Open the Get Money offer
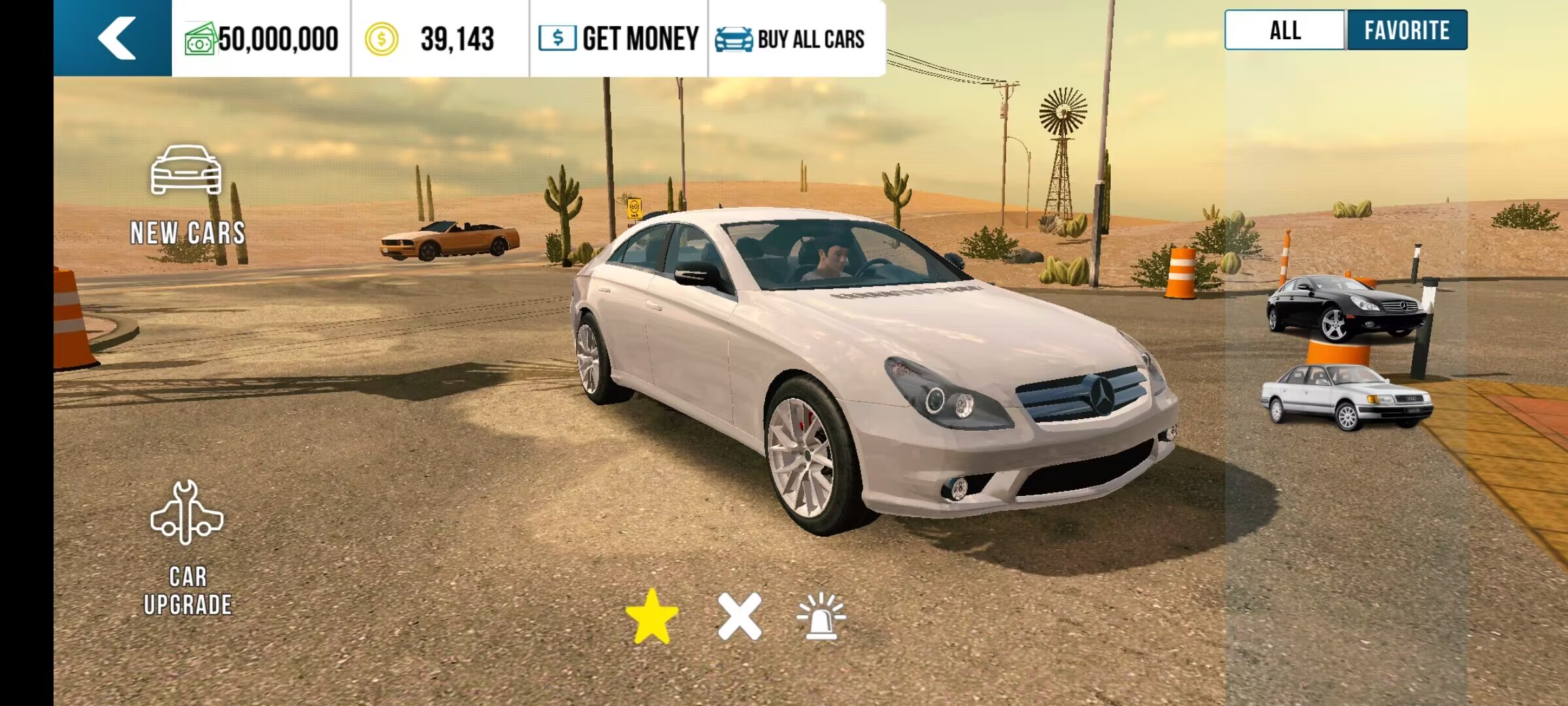 (619, 39)
